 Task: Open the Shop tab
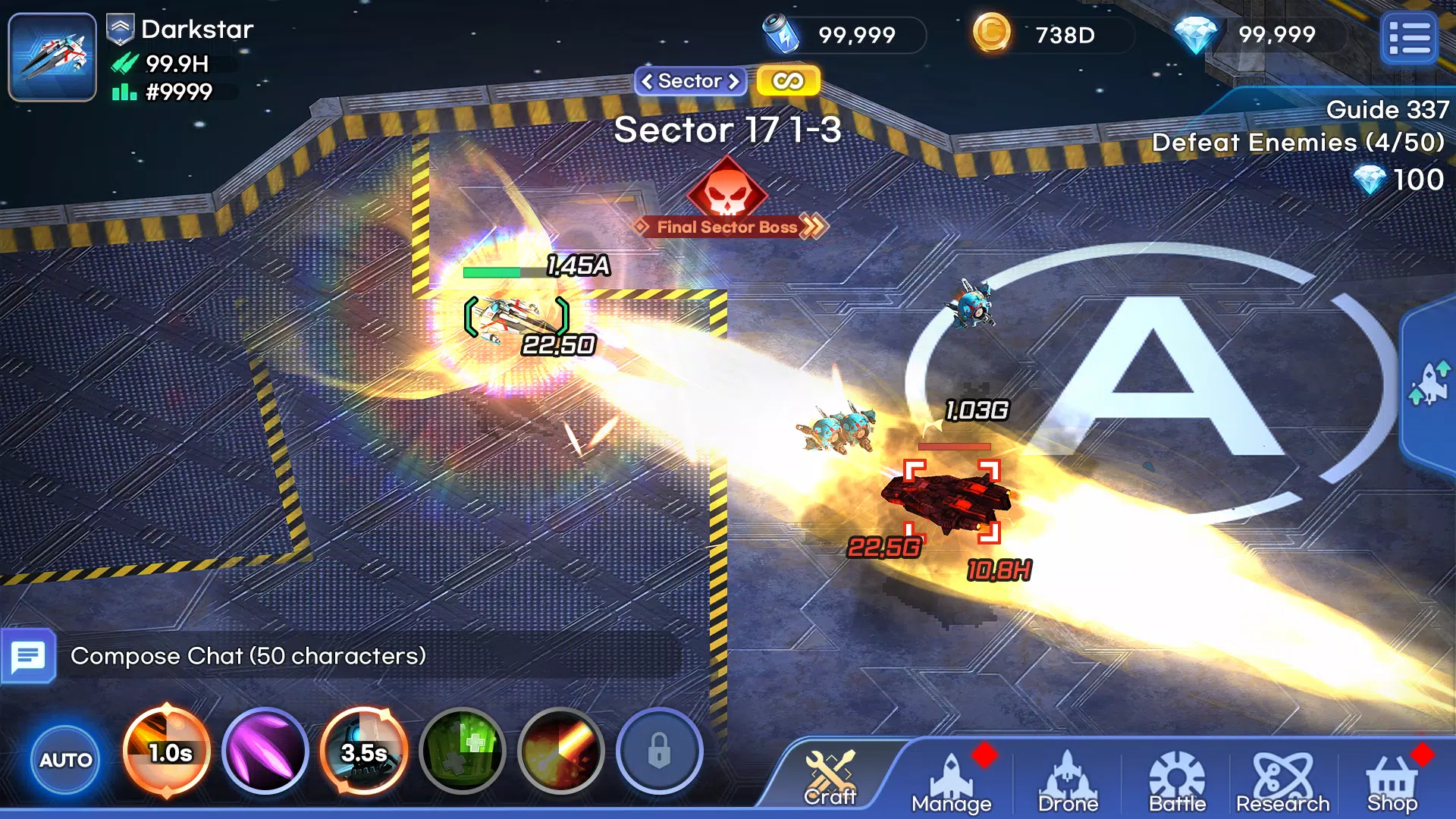1392,781
